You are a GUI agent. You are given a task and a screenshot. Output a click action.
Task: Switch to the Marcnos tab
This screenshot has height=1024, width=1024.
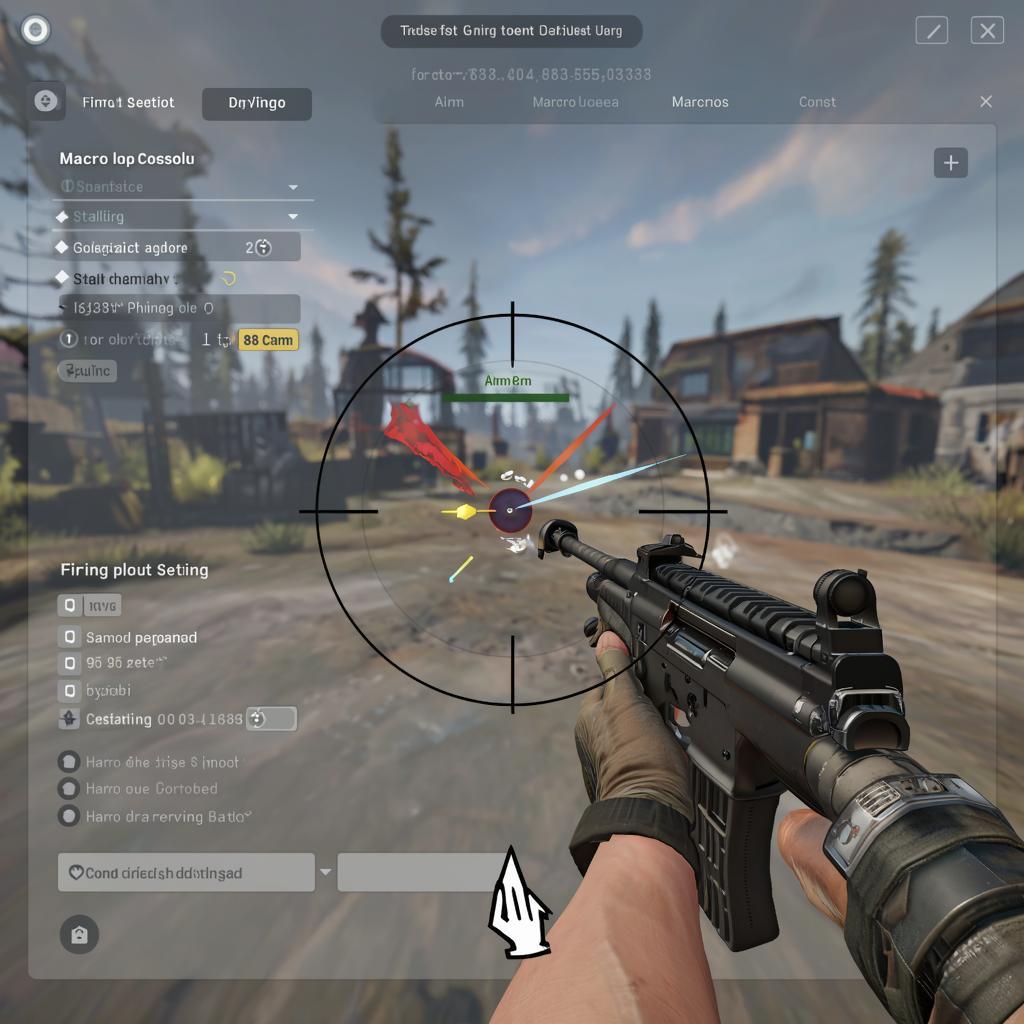[x=700, y=102]
